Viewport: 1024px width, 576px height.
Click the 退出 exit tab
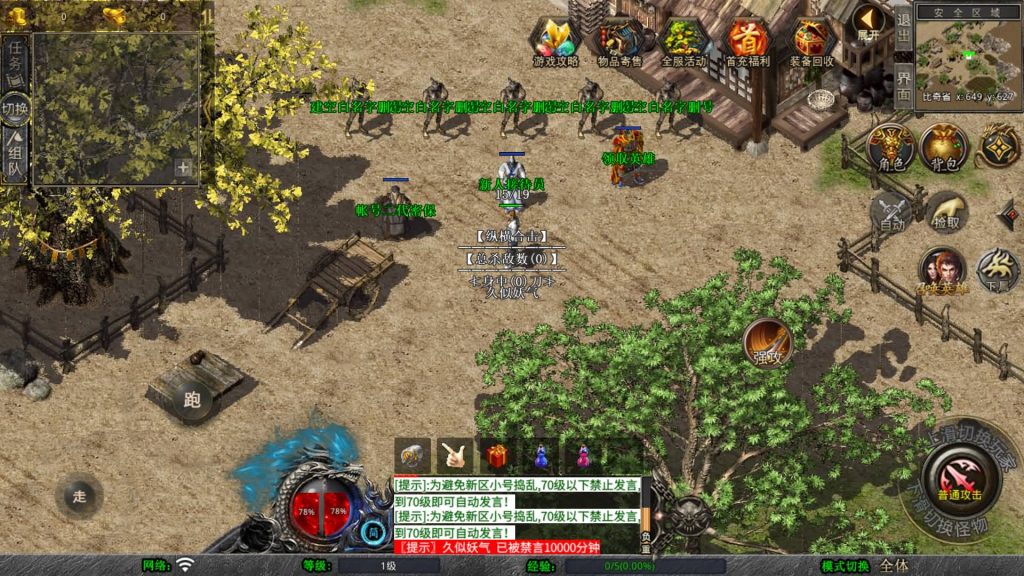(903, 28)
